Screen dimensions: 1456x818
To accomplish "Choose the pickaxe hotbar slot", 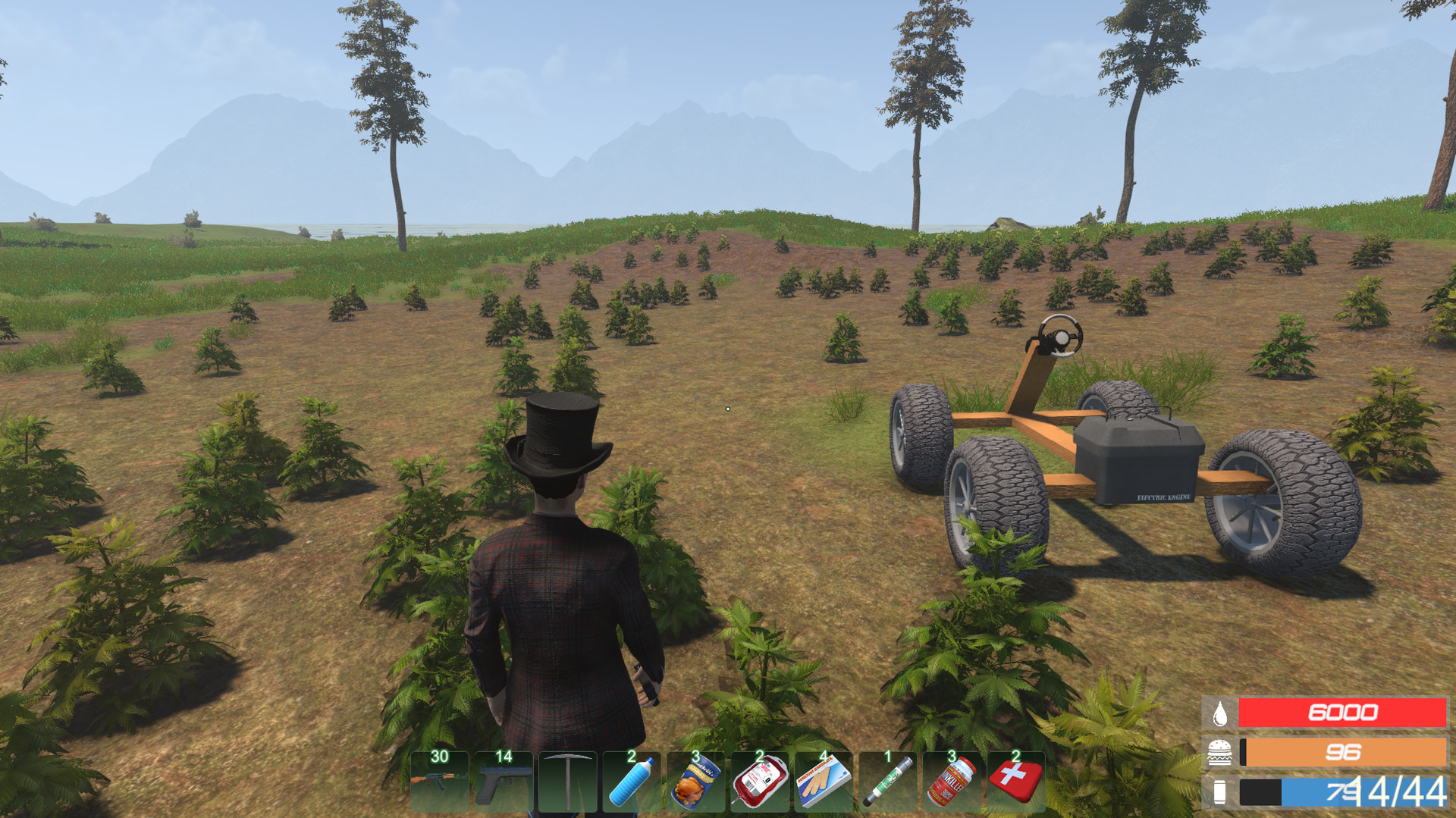I will 567,782.
